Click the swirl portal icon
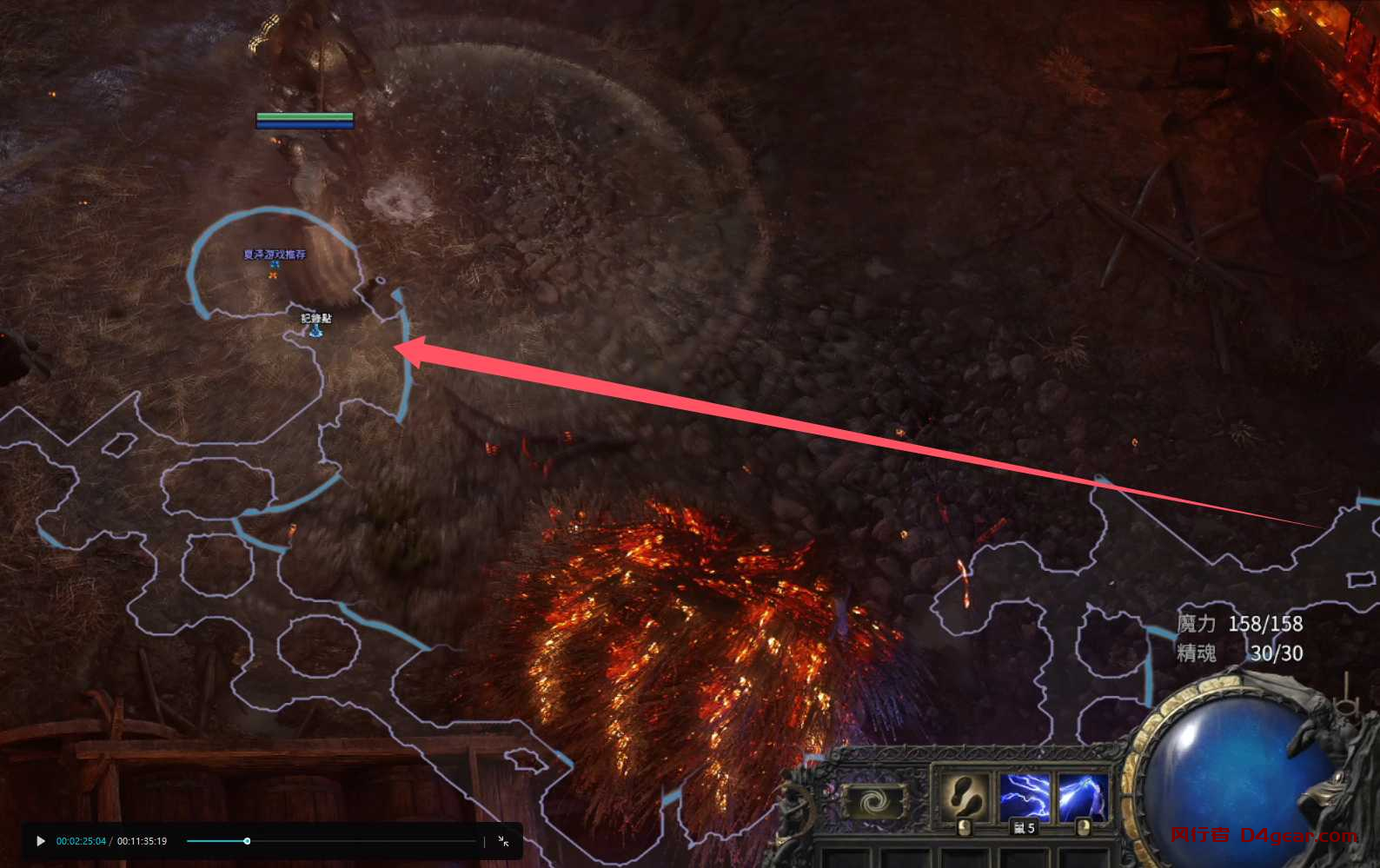Screen dimensions: 1380x868 click(x=873, y=801)
